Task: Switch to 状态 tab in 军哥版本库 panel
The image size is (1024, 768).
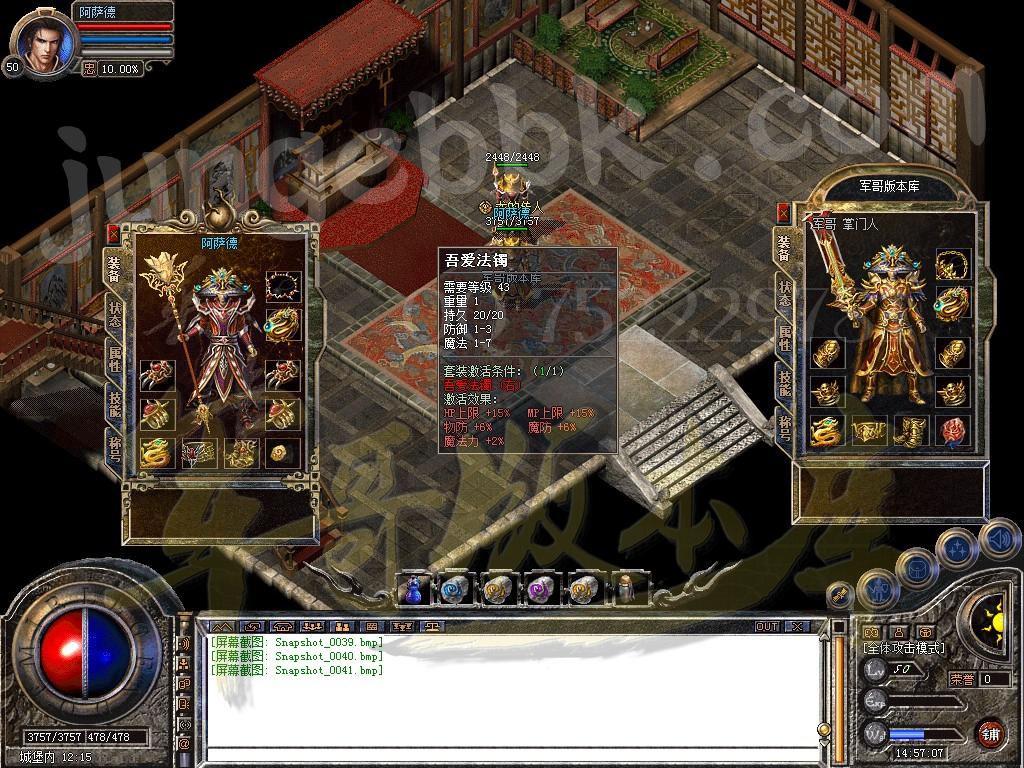Action: (x=784, y=294)
